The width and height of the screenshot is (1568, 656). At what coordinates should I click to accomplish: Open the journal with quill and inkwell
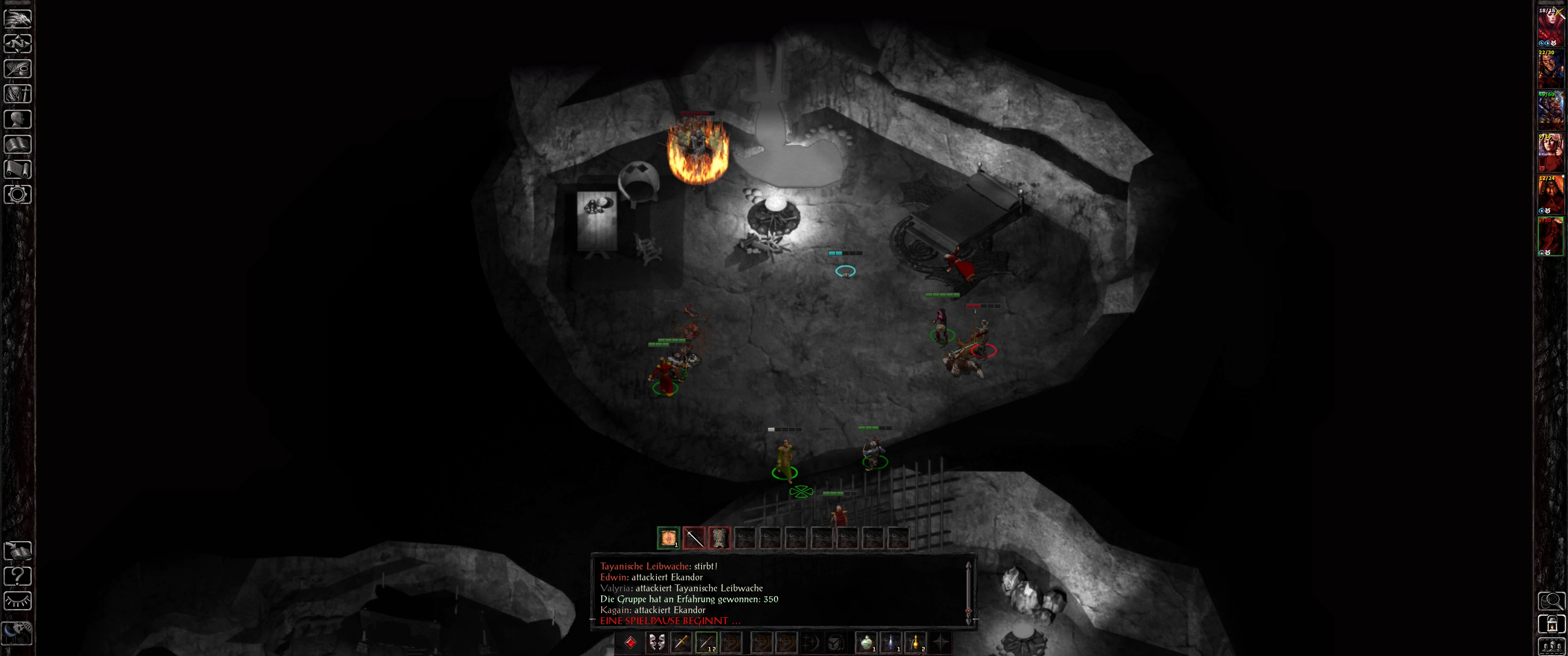tap(18, 69)
